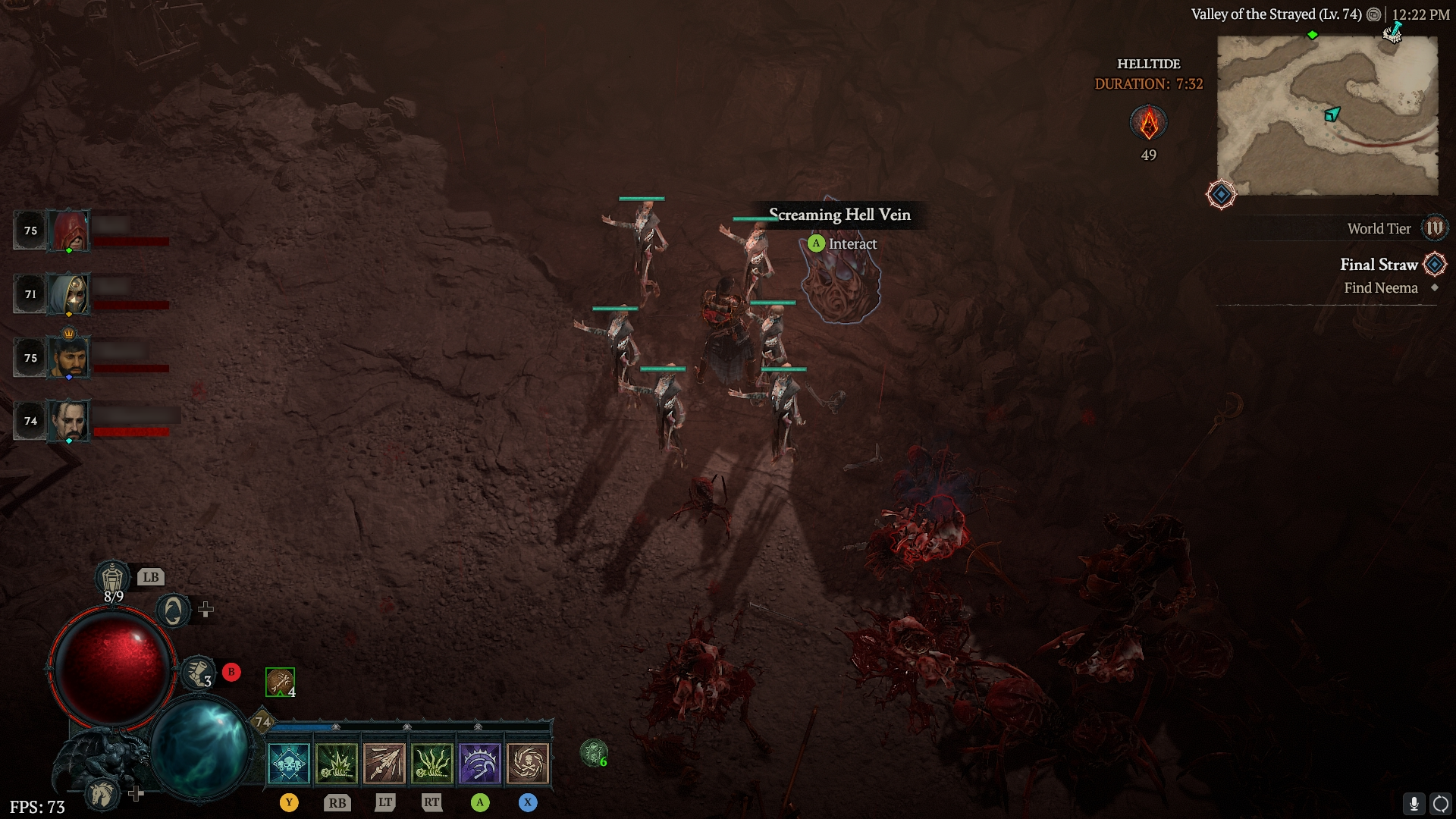Choose the bearded party leader portrait
The height and width of the screenshot is (819, 1456).
point(69,358)
